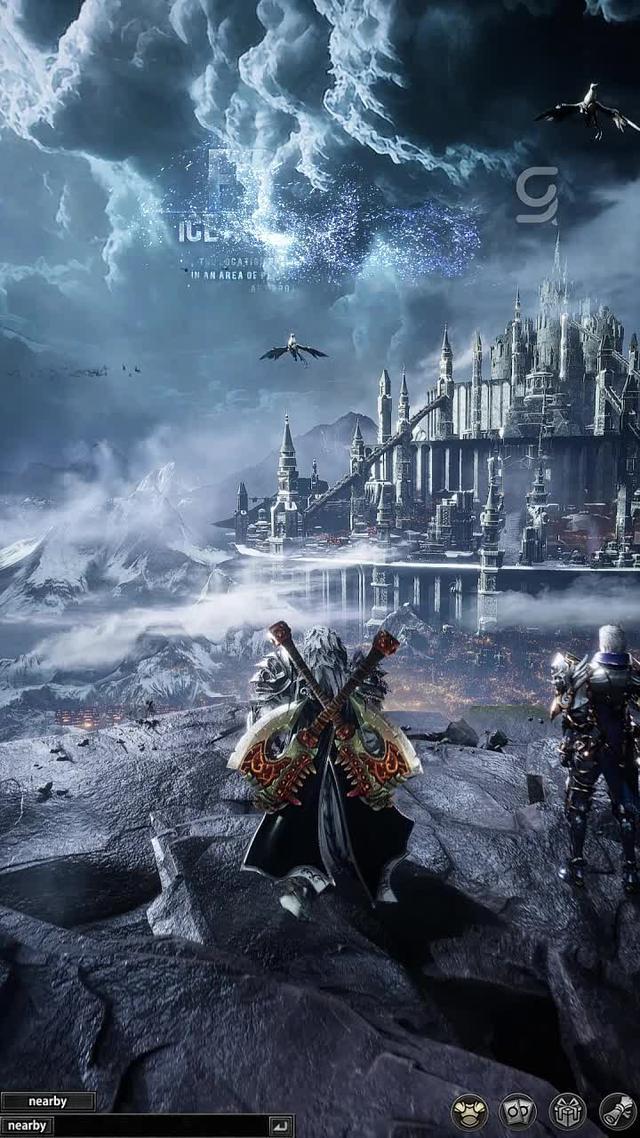Select the nearby chat tab above the input bar
640x1138 pixels.
[47, 1101]
